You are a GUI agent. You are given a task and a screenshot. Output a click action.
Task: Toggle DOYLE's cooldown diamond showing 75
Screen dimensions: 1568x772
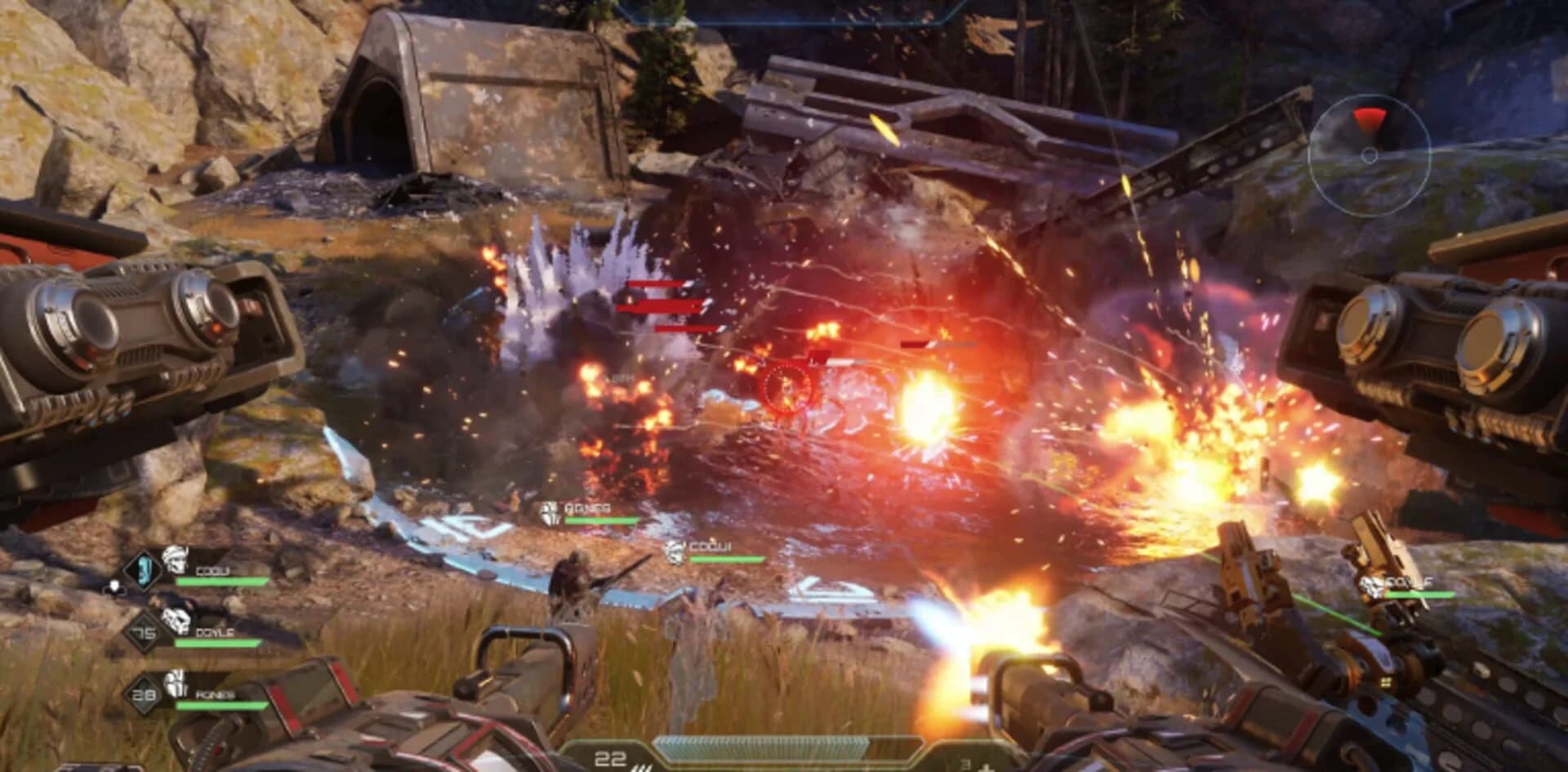(142, 633)
